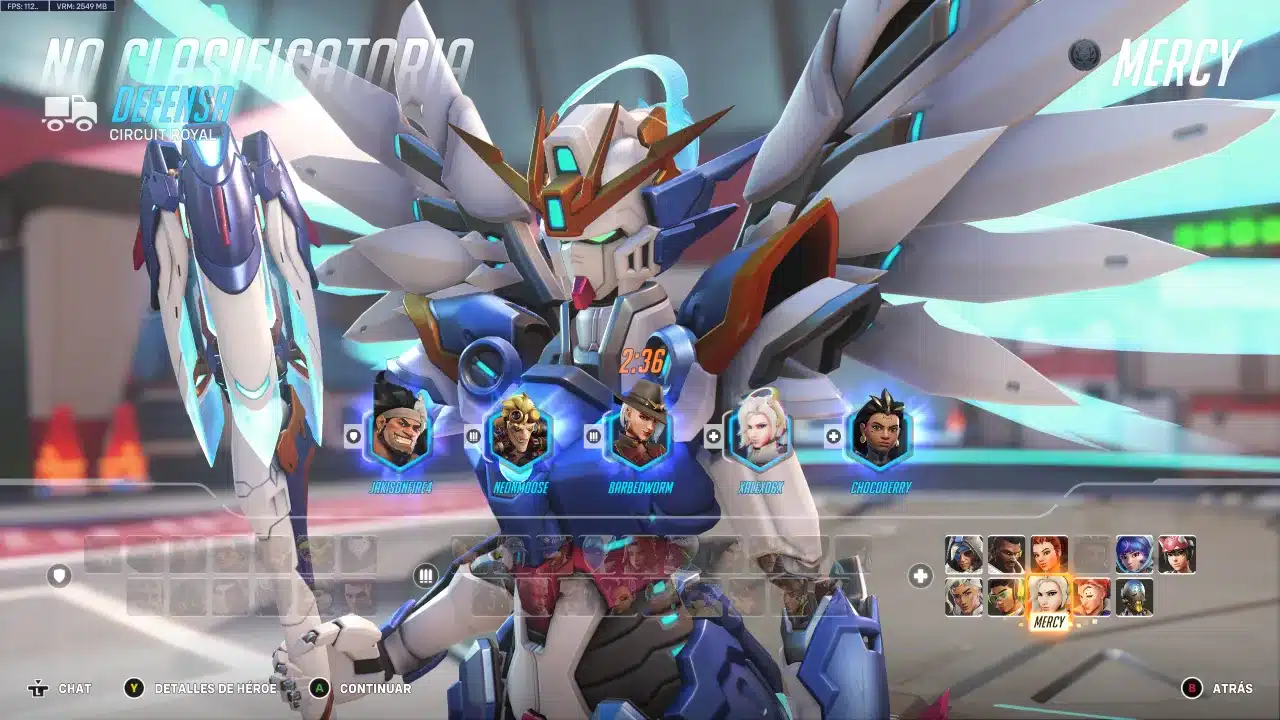Click the tank role shield icon
The image size is (1280, 720).
pyautogui.click(x=355, y=436)
